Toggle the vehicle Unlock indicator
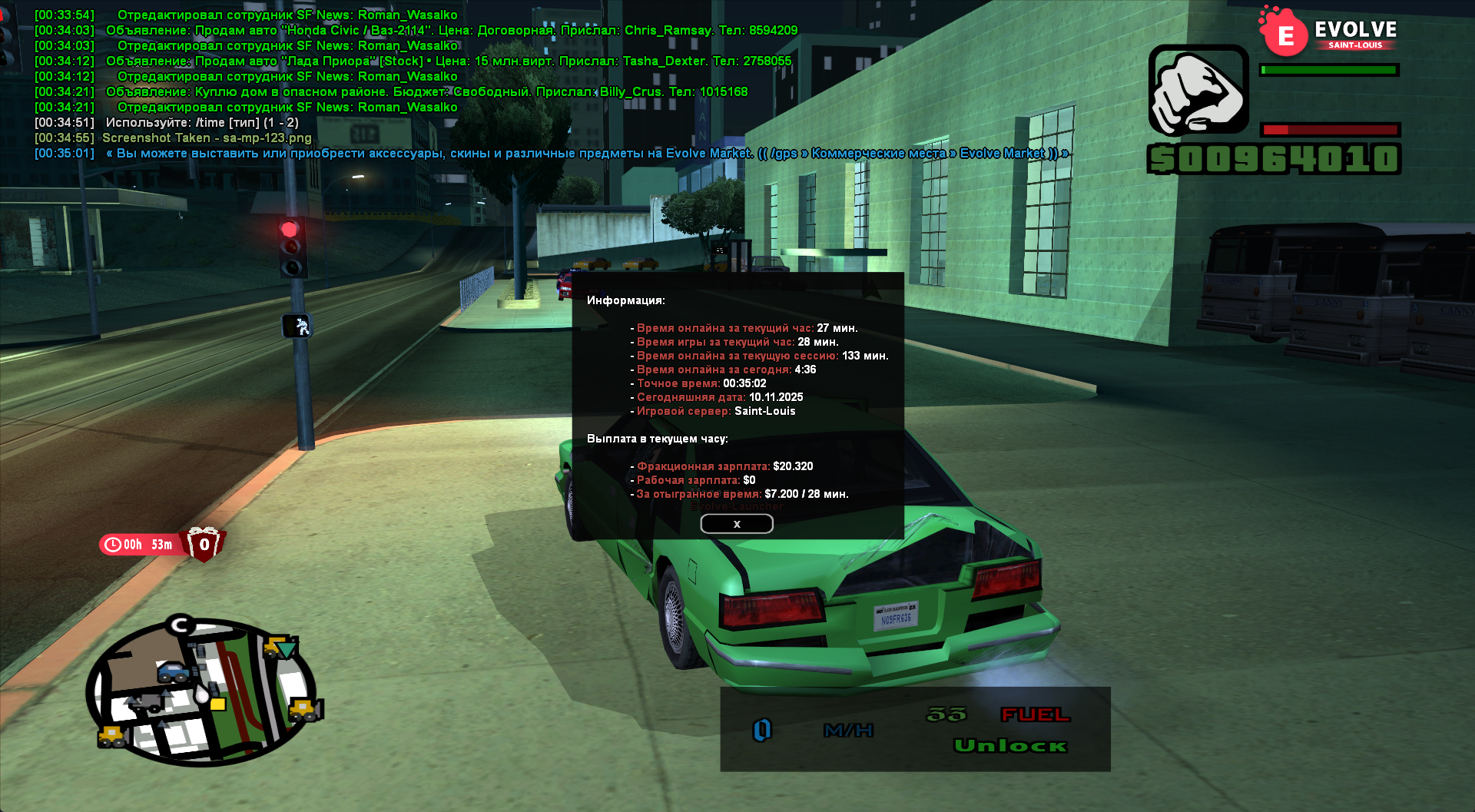Viewport: 1475px width, 812px height. (1009, 745)
